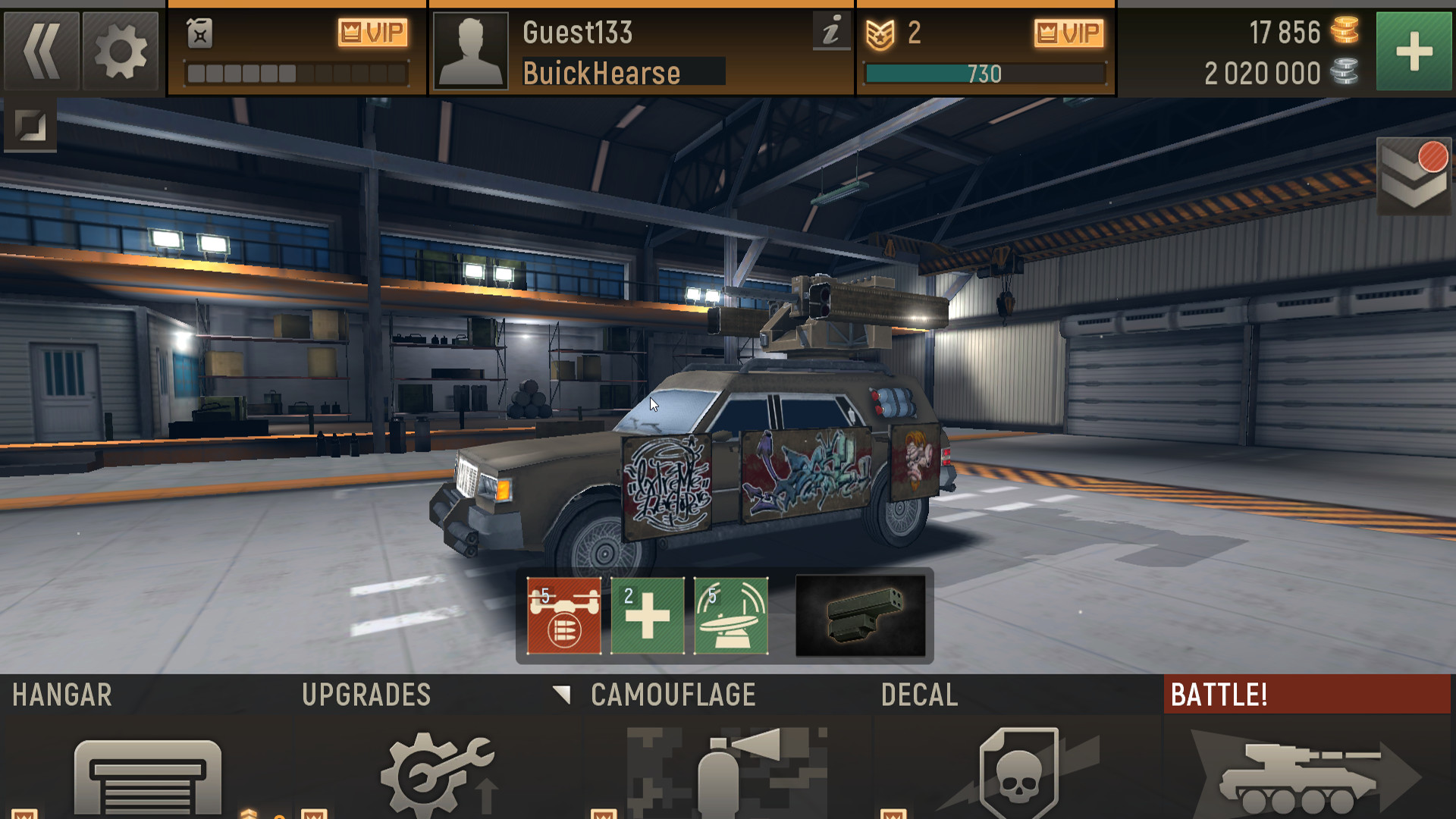Open the VIP offer next to the fuel gauge
The width and height of the screenshot is (1456, 819).
[x=373, y=33]
